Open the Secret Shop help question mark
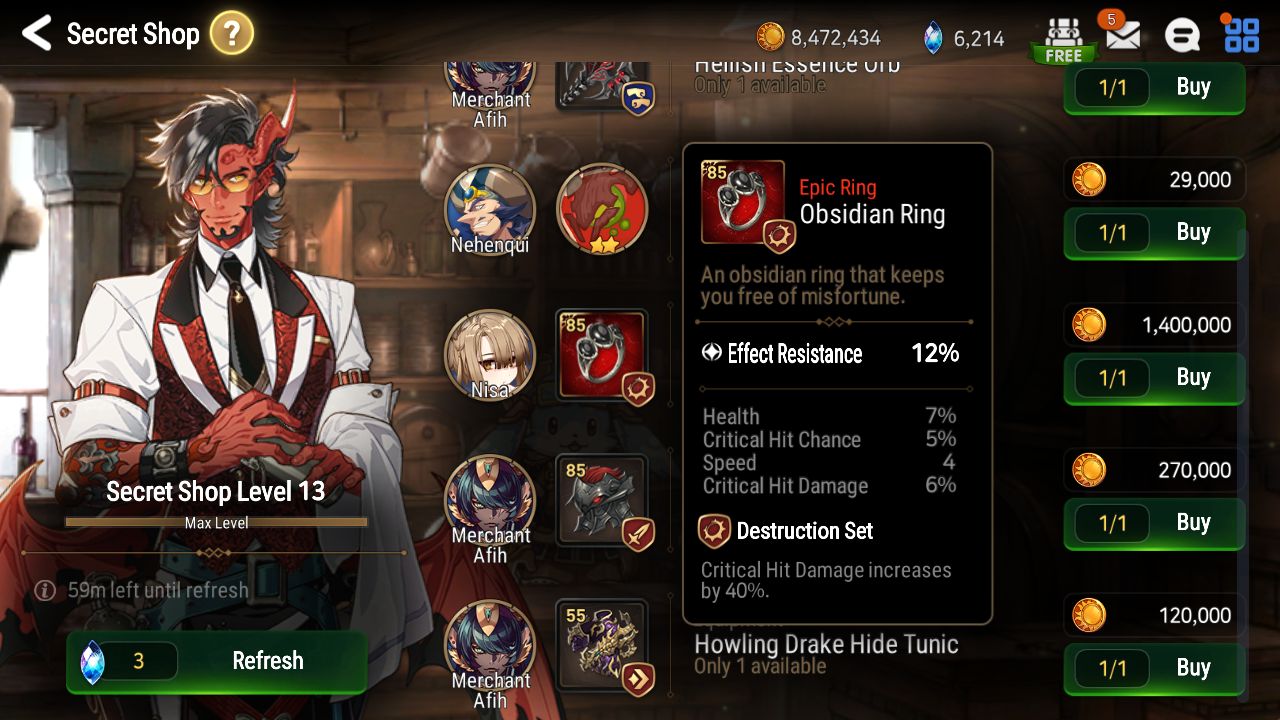 (231, 35)
